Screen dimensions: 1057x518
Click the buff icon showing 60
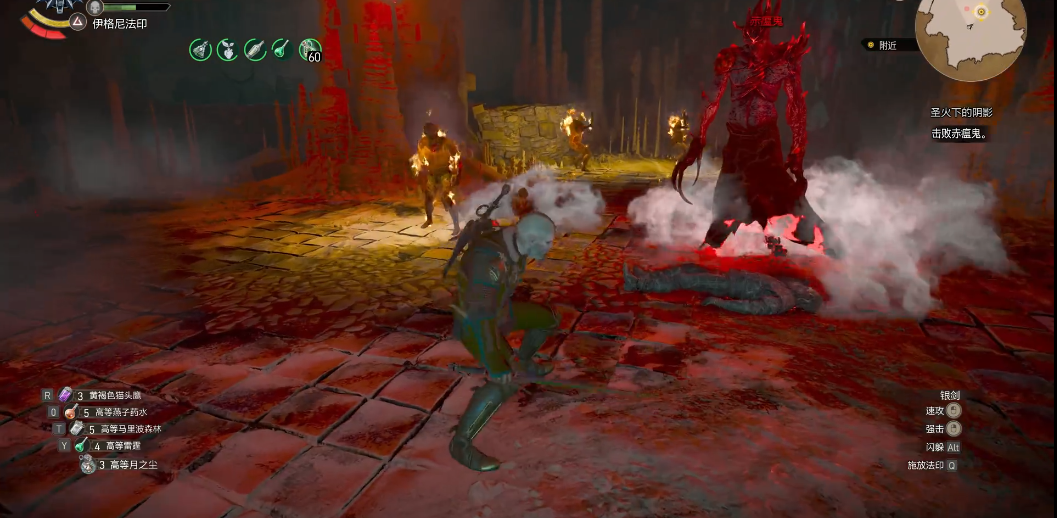(310, 49)
